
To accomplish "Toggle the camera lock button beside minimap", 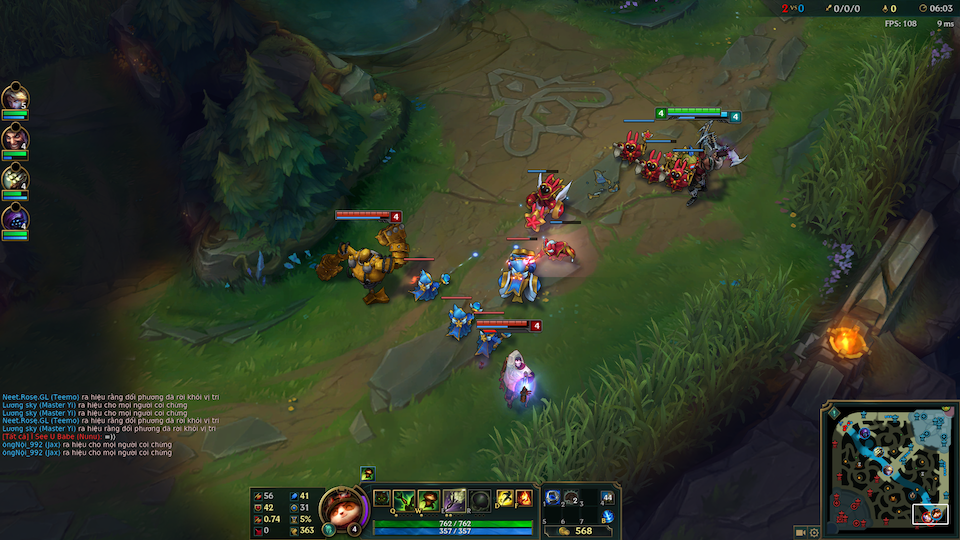I will [800, 532].
